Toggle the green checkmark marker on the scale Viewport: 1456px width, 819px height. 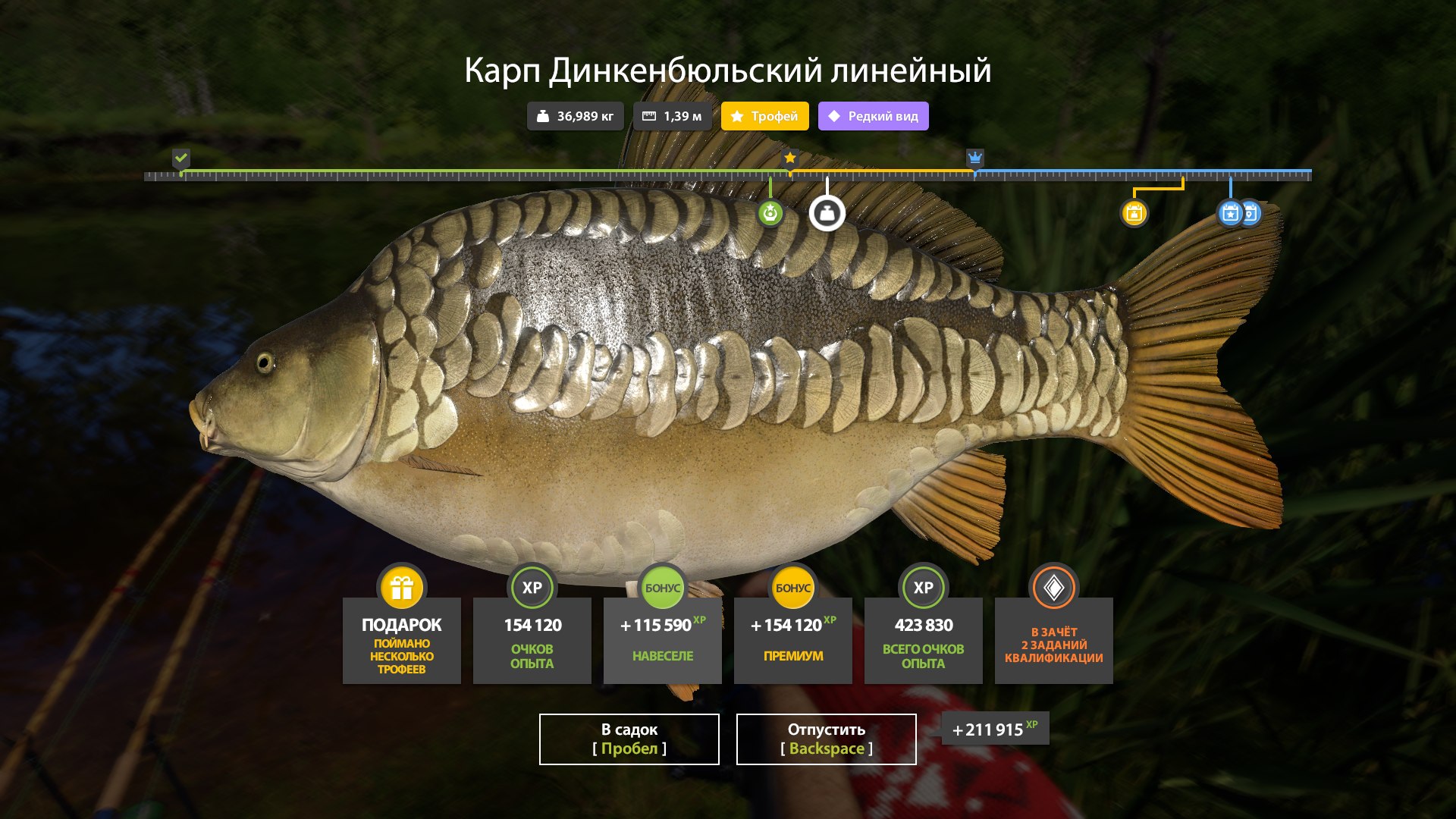coord(180,159)
